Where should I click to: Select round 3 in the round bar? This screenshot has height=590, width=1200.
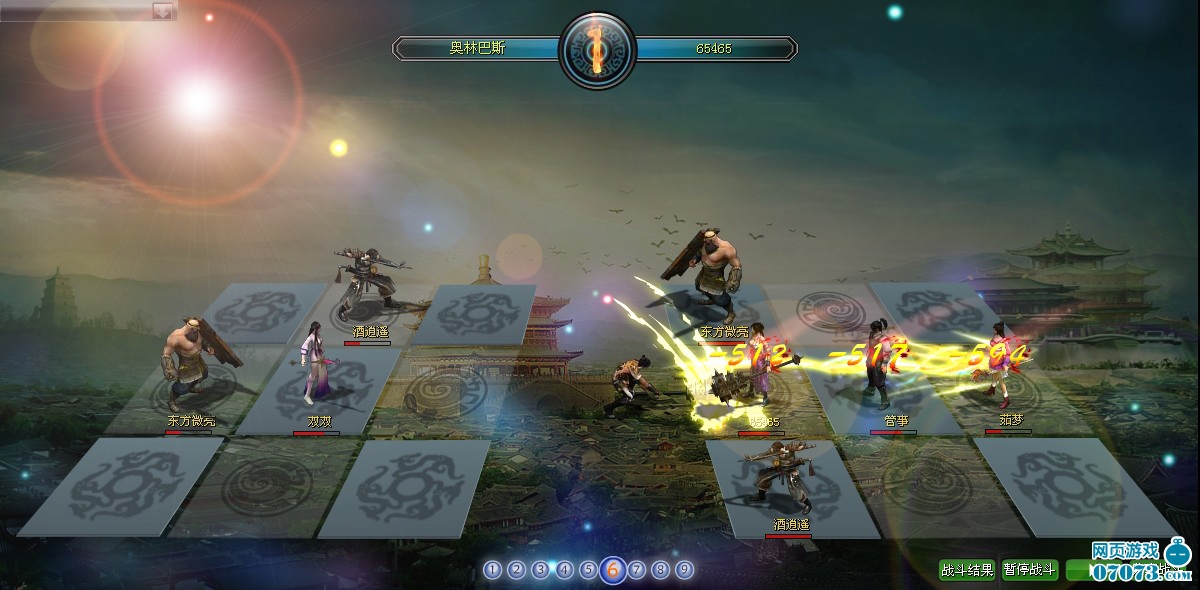[540, 570]
